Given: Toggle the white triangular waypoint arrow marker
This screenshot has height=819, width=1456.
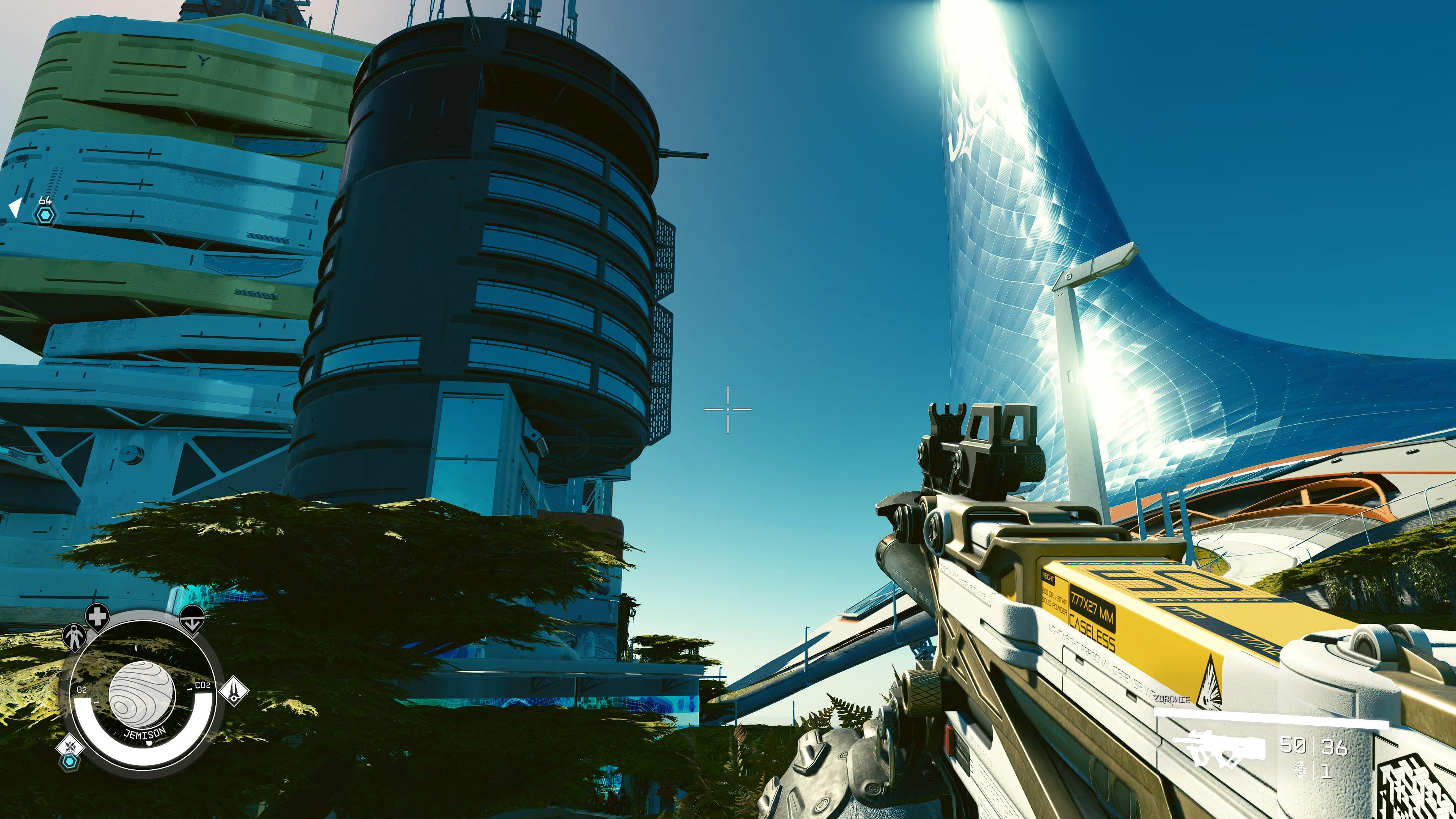Looking at the screenshot, I should point(15,207).
